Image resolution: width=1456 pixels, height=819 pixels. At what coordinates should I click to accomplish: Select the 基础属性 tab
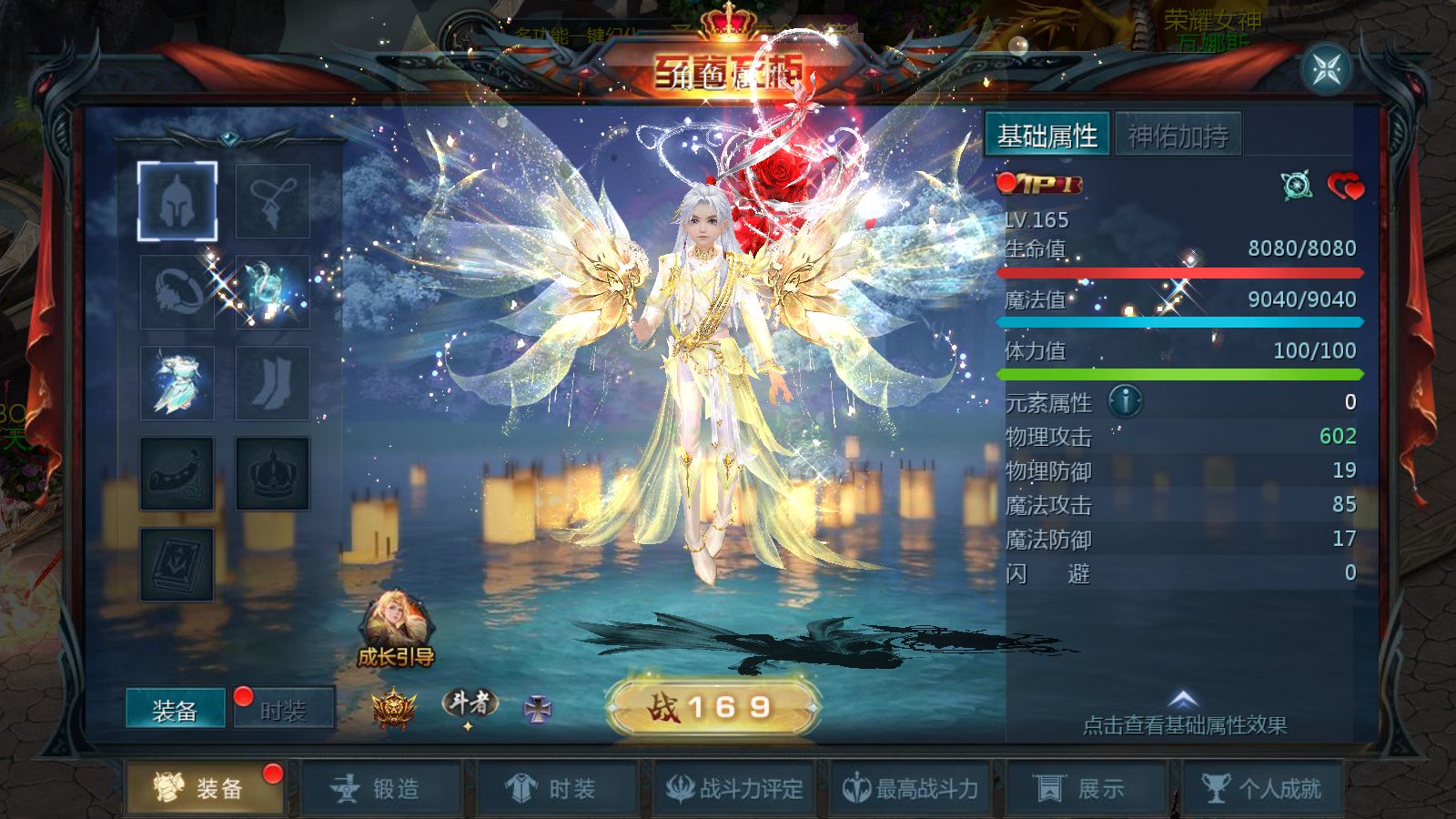(1047, 136)
